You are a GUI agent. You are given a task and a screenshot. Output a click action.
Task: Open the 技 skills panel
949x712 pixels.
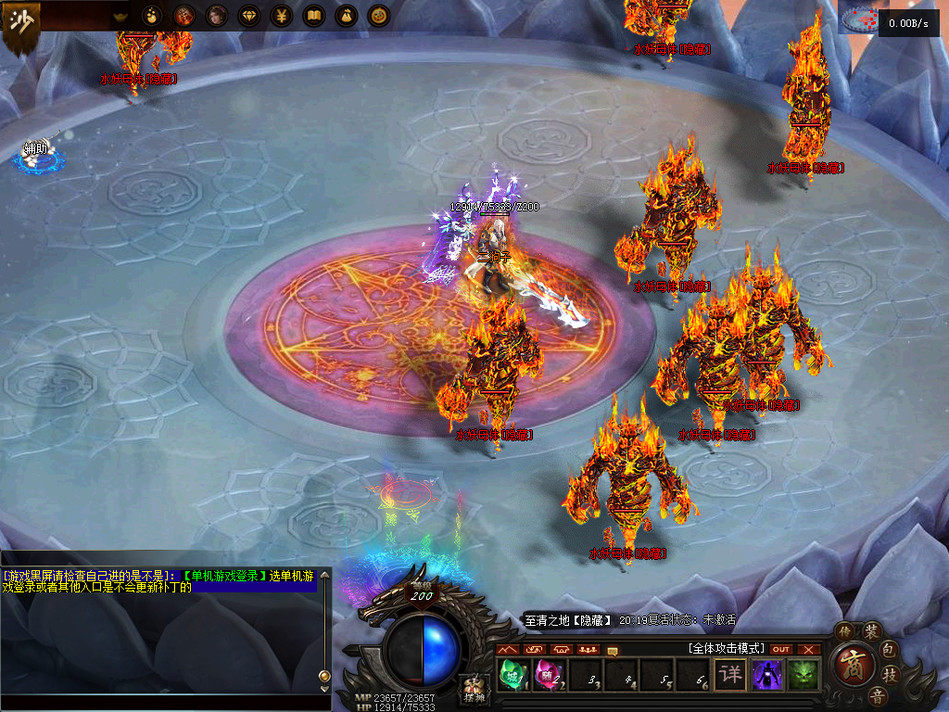[892, 676]
